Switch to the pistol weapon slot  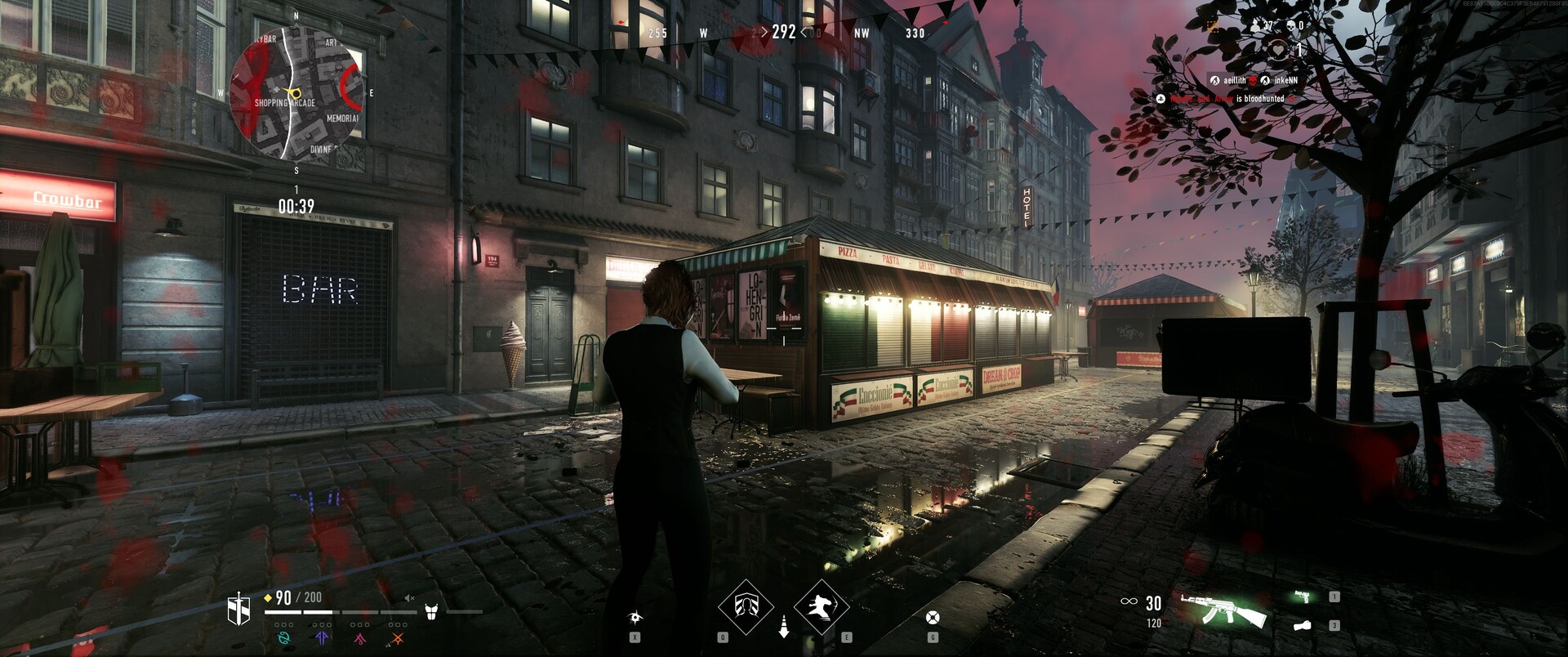[x=1305, y=597]
